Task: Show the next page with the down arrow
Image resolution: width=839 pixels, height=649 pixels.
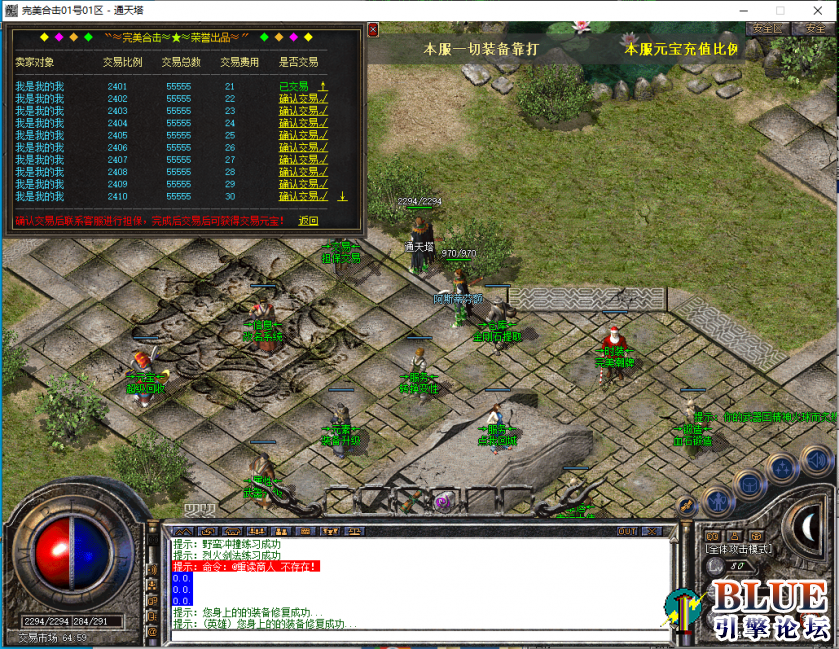Action: pyautogui.click(x=342, y=196)
